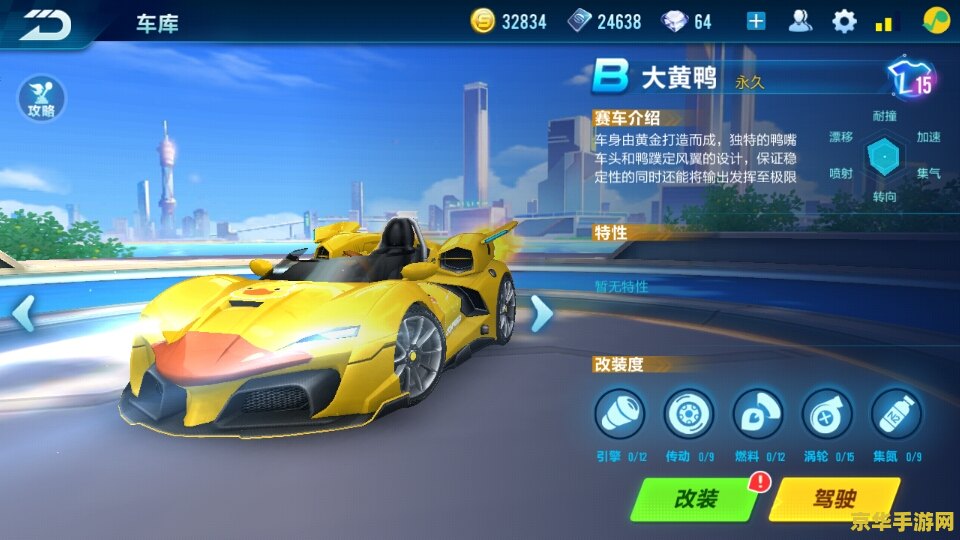The image size is (960, 540).
Task: Click the green 改装 modify button
Action: point(696,498)
